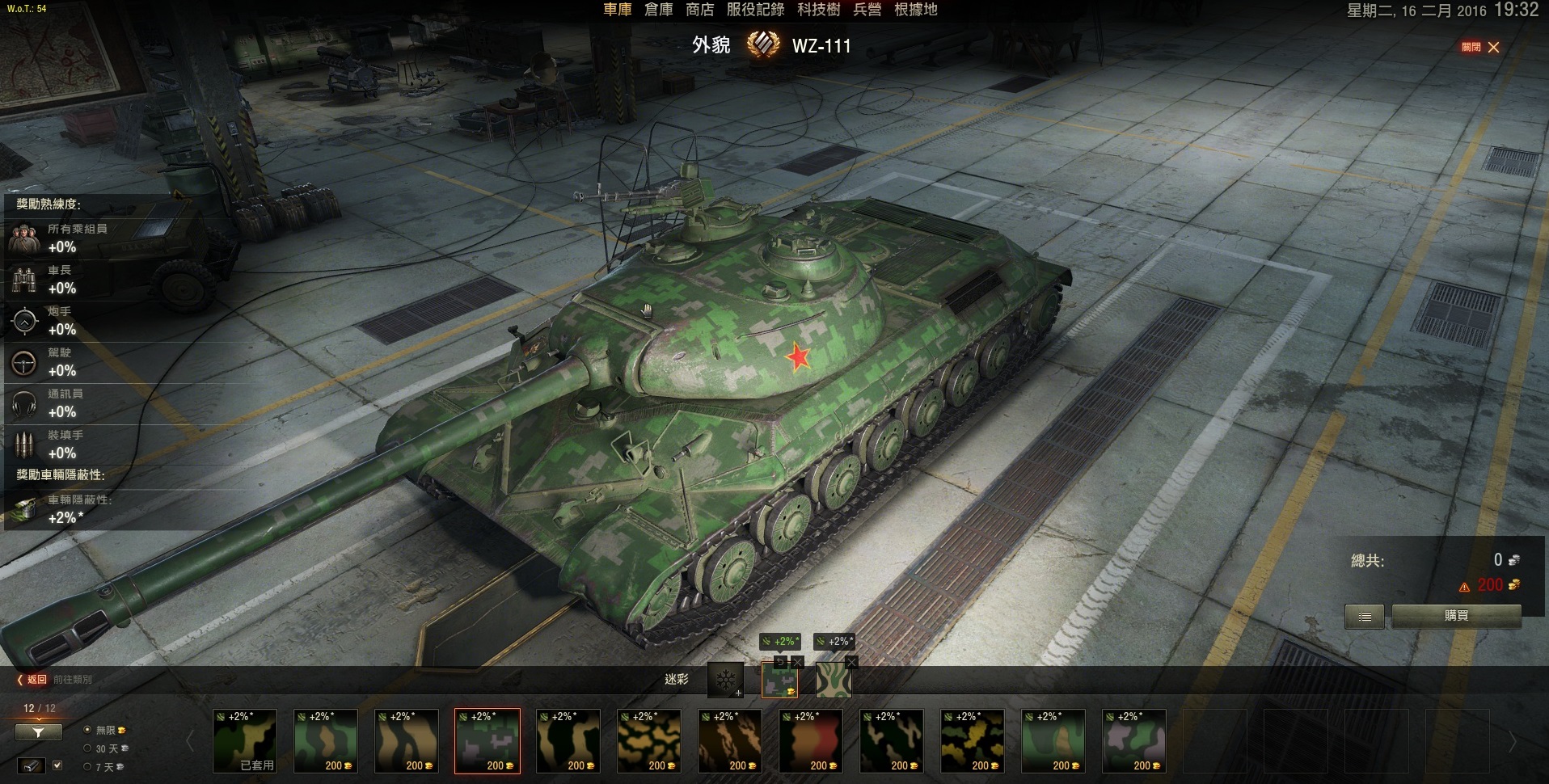The height and width of the screenshot is (784, 1549).
Task: Toggle the checkbox beside the gun icon
Action: click(x=57, y=765)
